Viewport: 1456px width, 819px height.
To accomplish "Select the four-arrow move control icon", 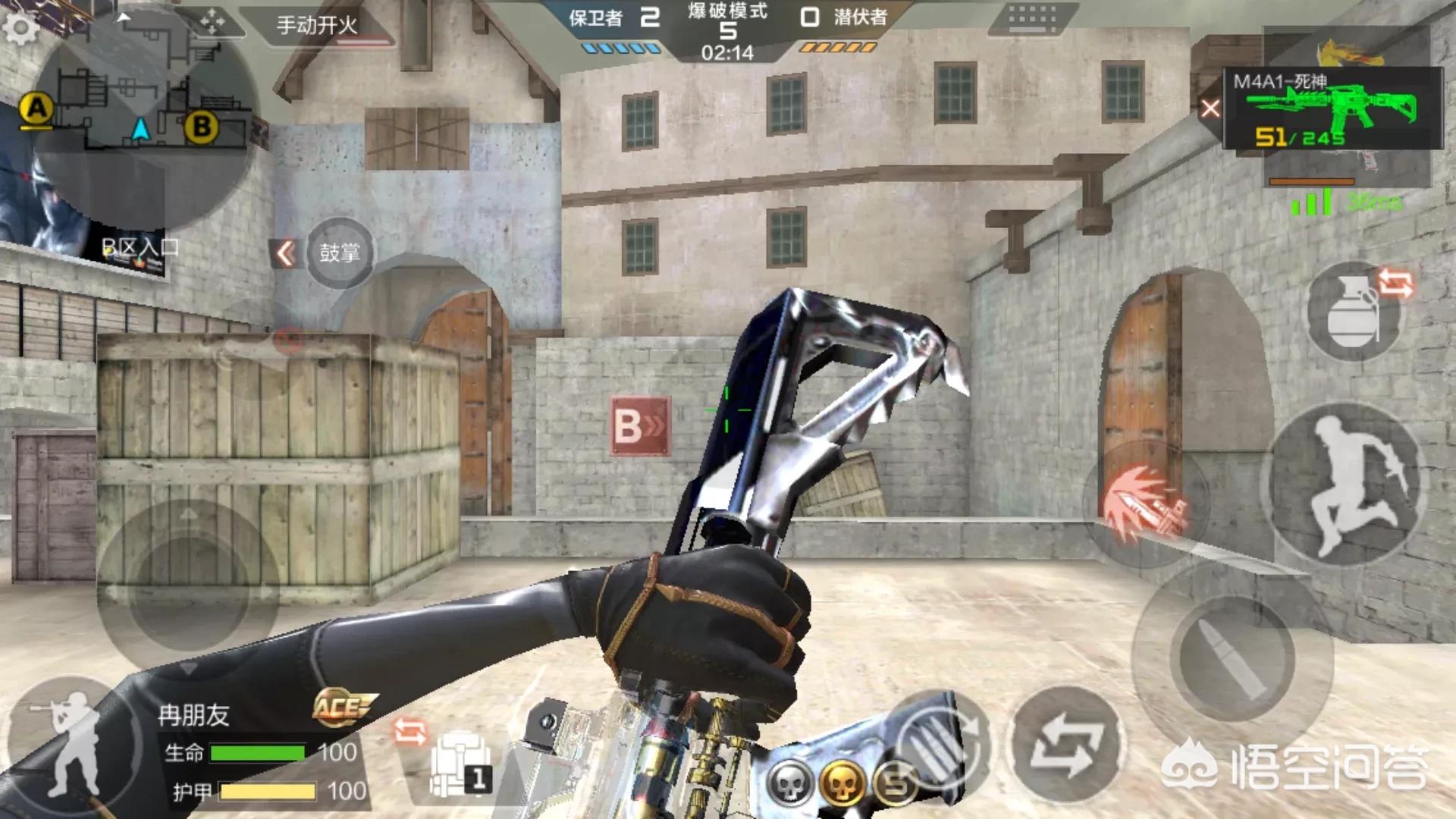I will (x=212, y=22).
